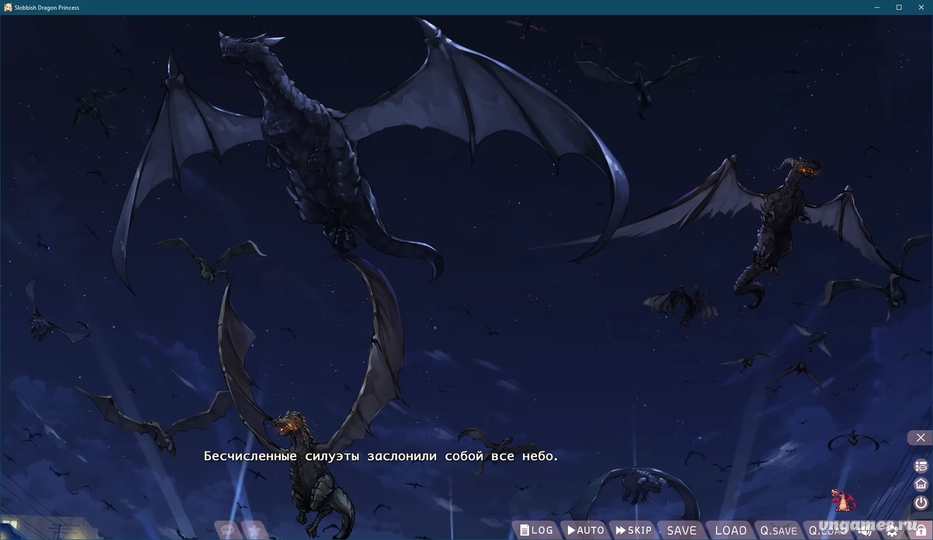Return to title via house icon
This screenshot has width=933, height=540.
click(921, 484)
